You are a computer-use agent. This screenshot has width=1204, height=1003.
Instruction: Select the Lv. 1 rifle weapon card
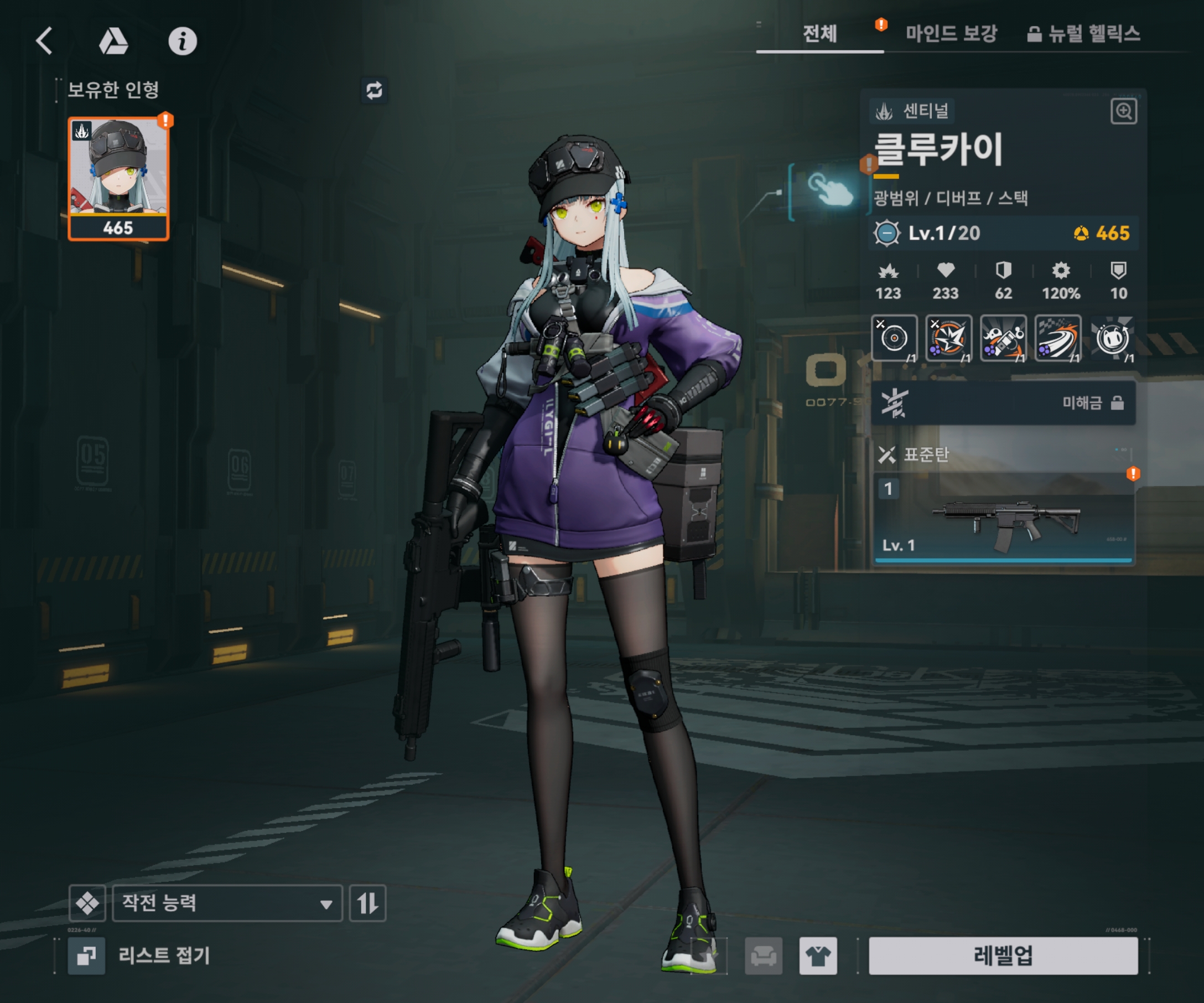pos(1002,519)
